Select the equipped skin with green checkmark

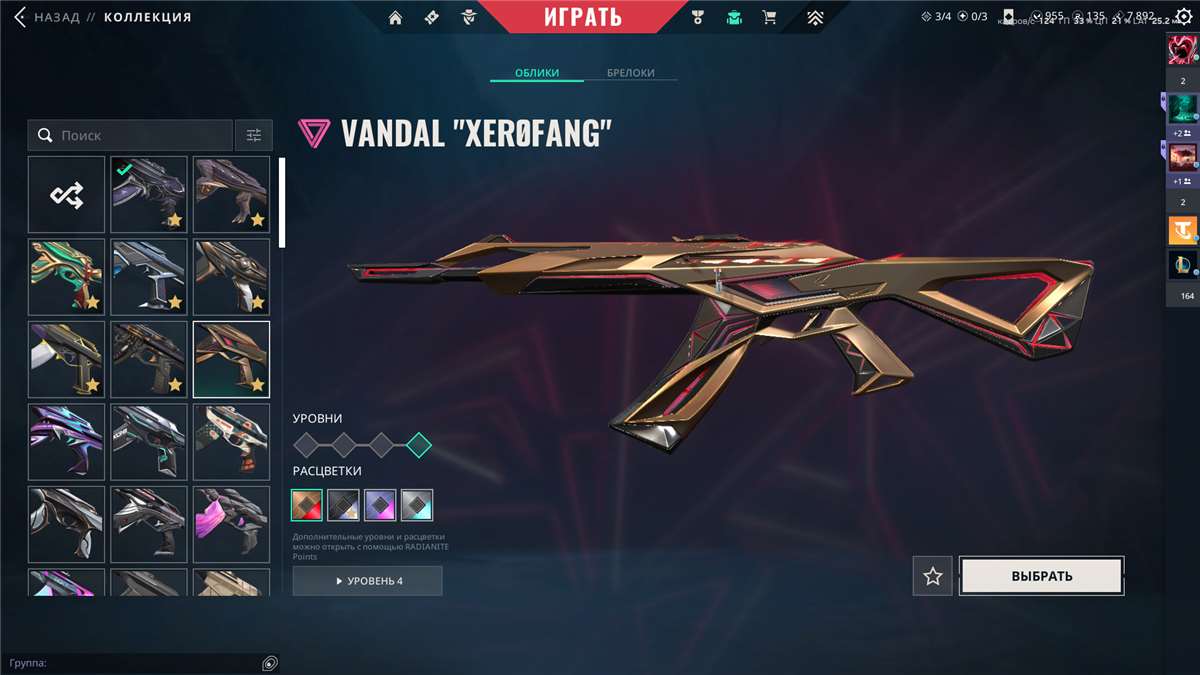(149, 195)
